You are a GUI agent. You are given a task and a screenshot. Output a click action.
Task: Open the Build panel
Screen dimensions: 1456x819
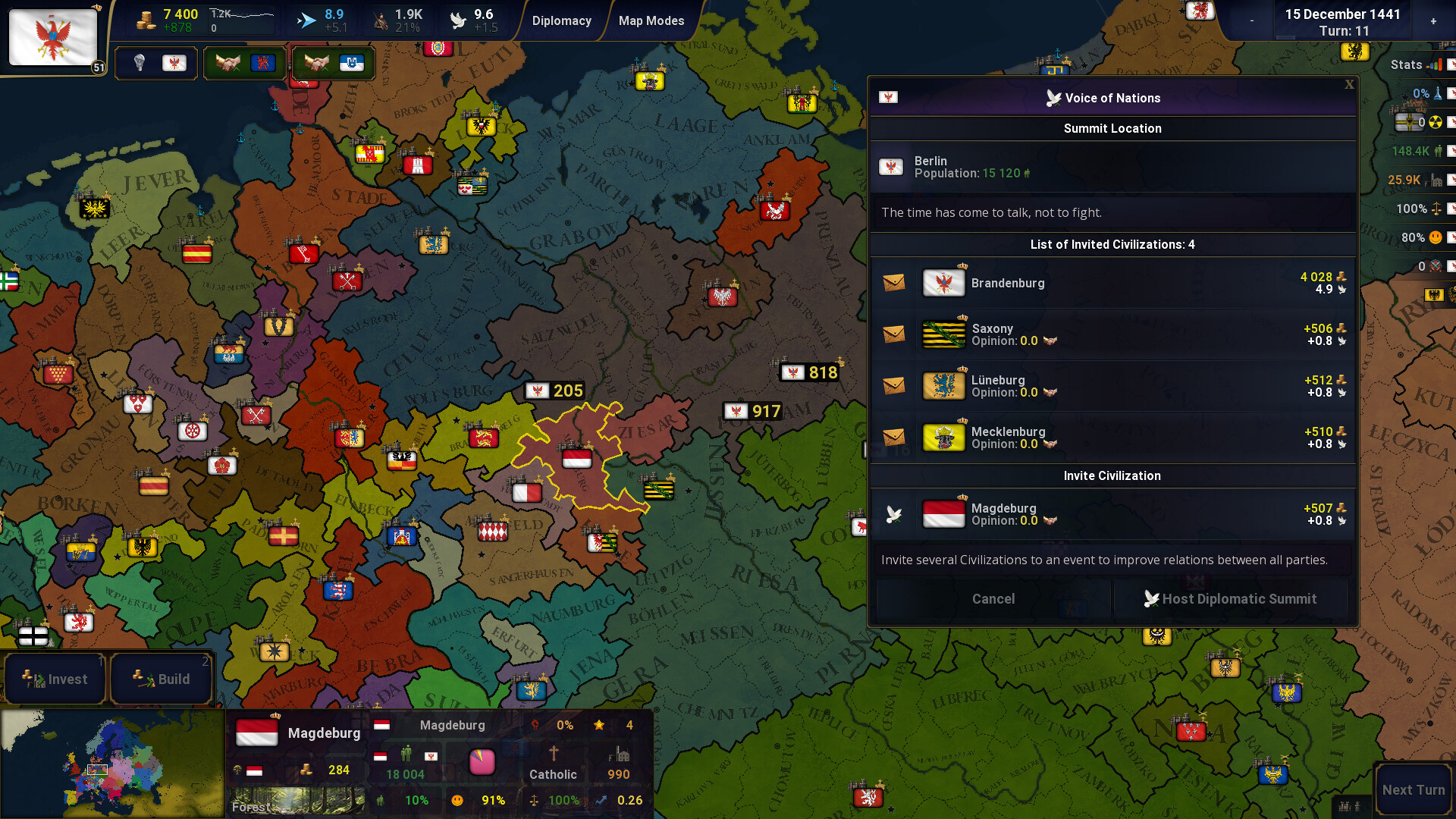tap(161, 679)
